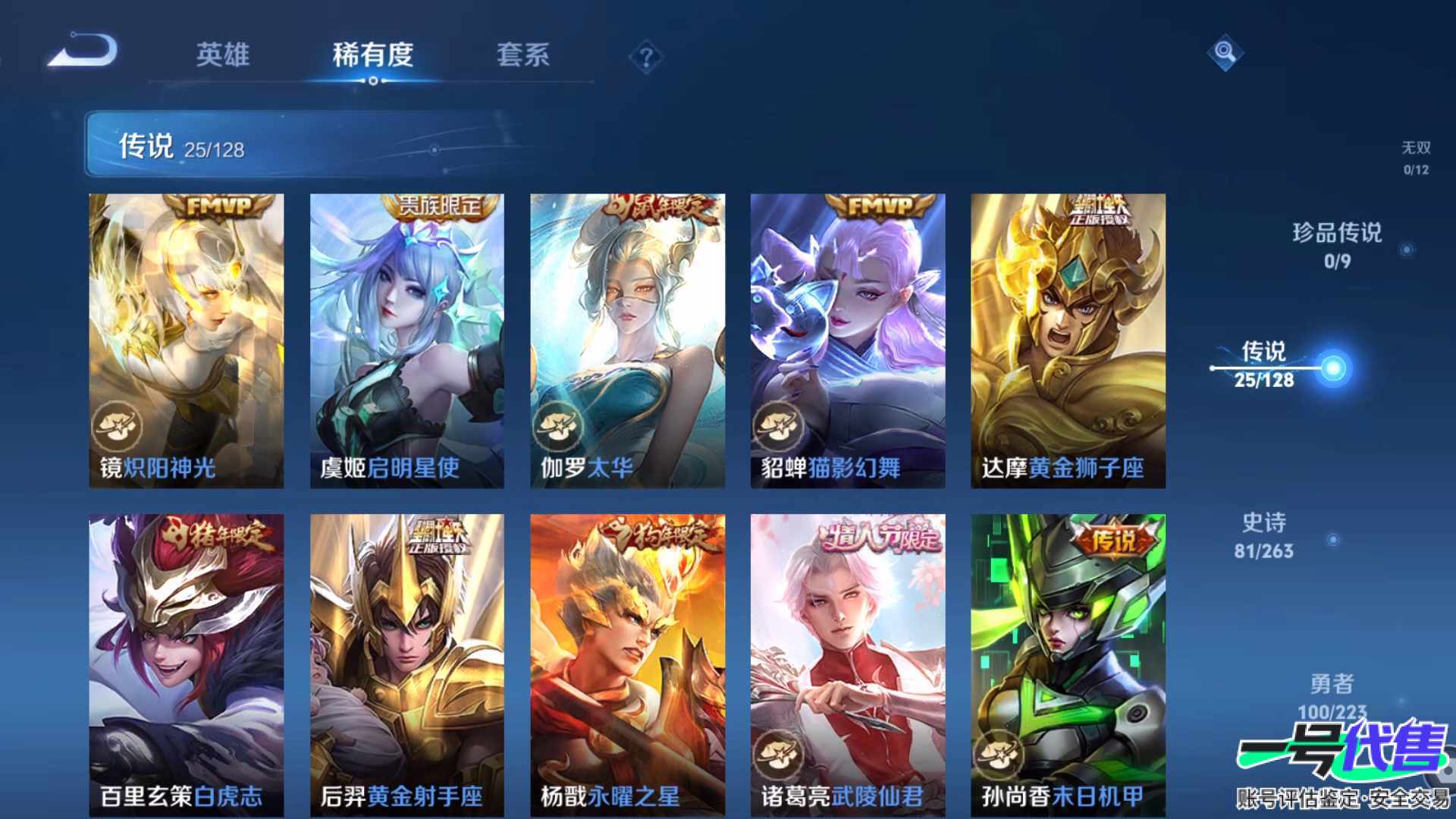The height and width of the screenshot is (819, 1456).
Task: View the 后羿 黄金射手座 skin card
Action: click(x=407, y=664)
